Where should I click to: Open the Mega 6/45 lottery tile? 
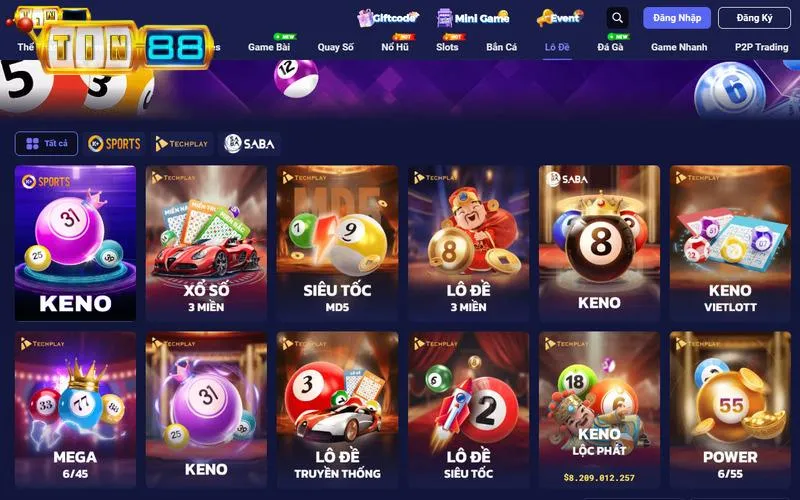click(x=75, y=409)
